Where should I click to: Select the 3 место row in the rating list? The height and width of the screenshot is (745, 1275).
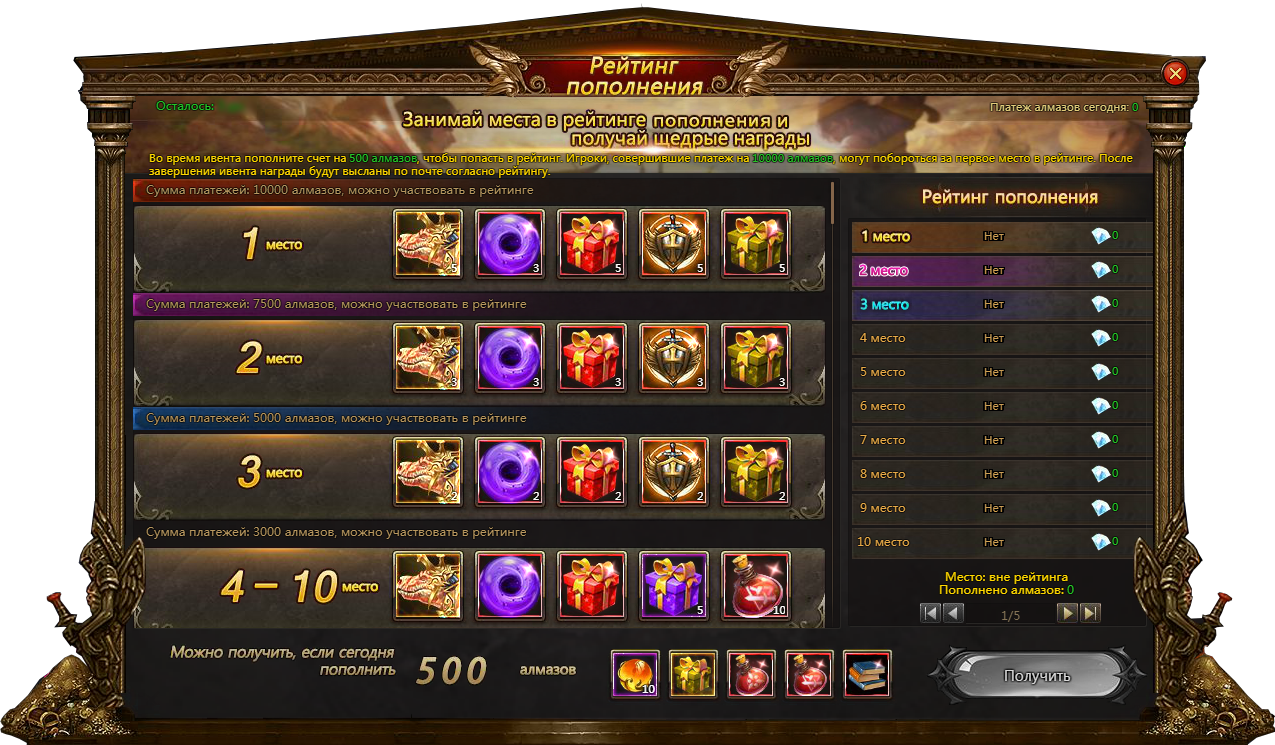point(1000,305)
